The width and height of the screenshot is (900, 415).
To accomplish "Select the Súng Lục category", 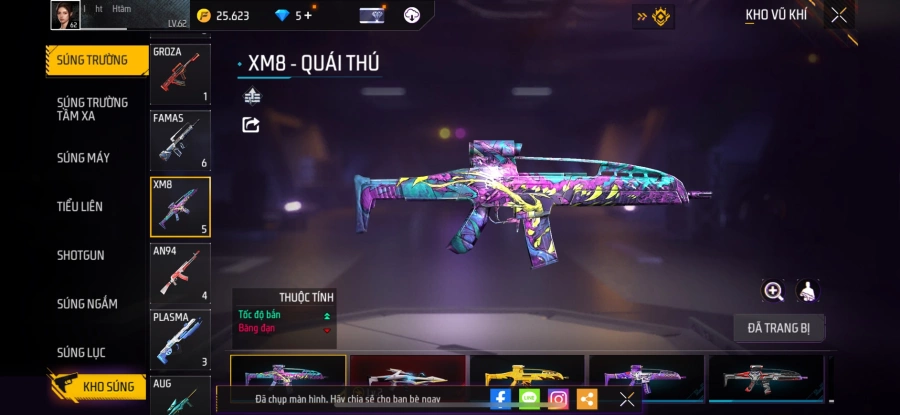I will [x=81, y=352].
